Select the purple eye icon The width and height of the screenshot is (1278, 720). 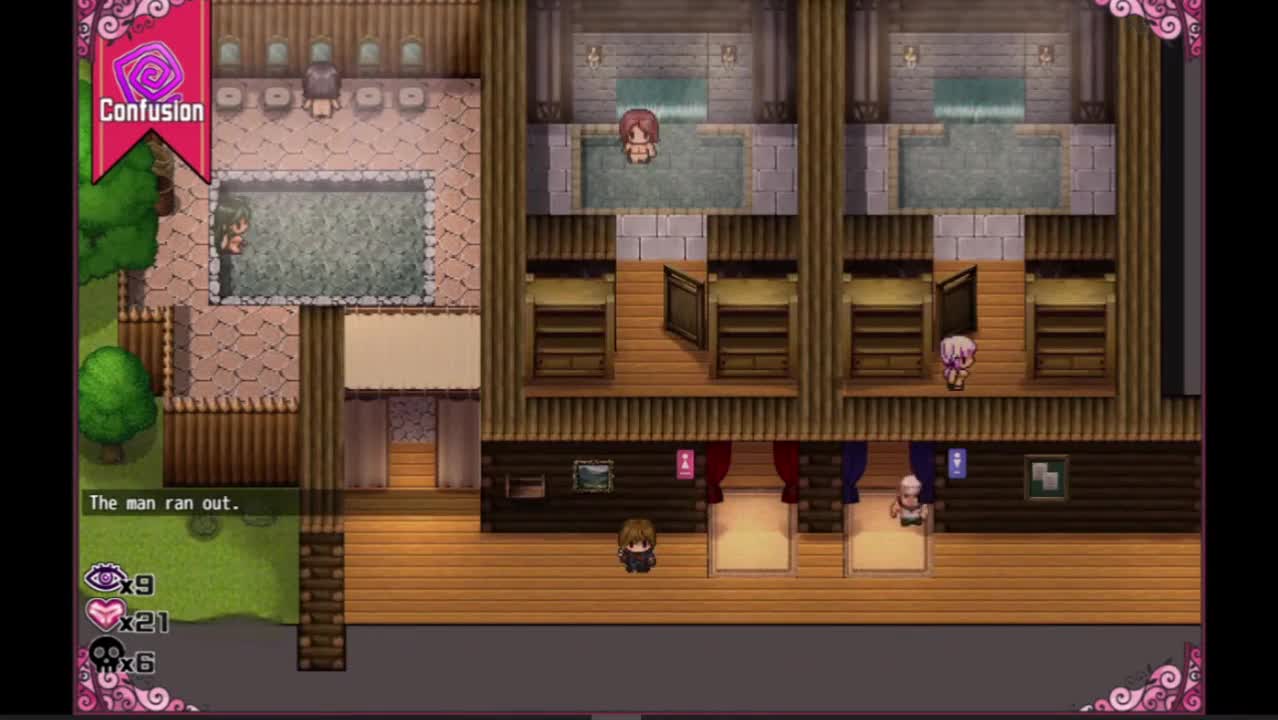105,578
